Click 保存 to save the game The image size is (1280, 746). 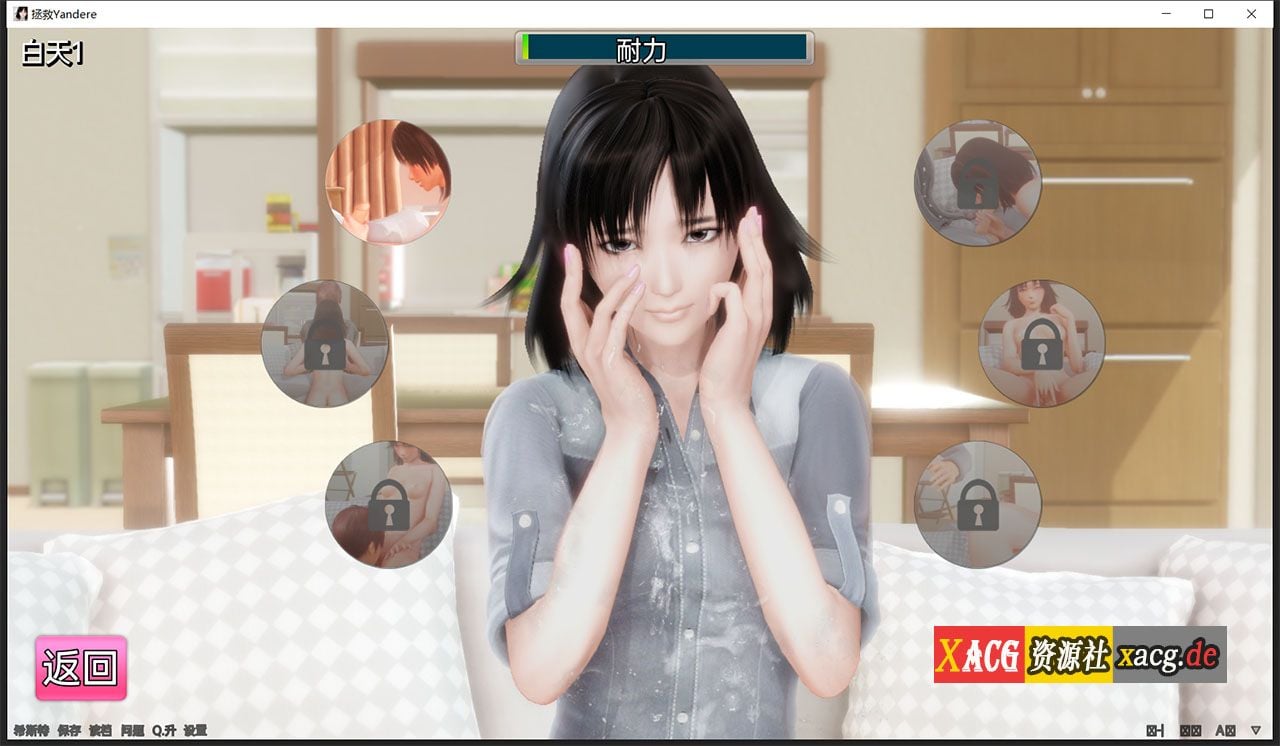click(x=68, y=731)
